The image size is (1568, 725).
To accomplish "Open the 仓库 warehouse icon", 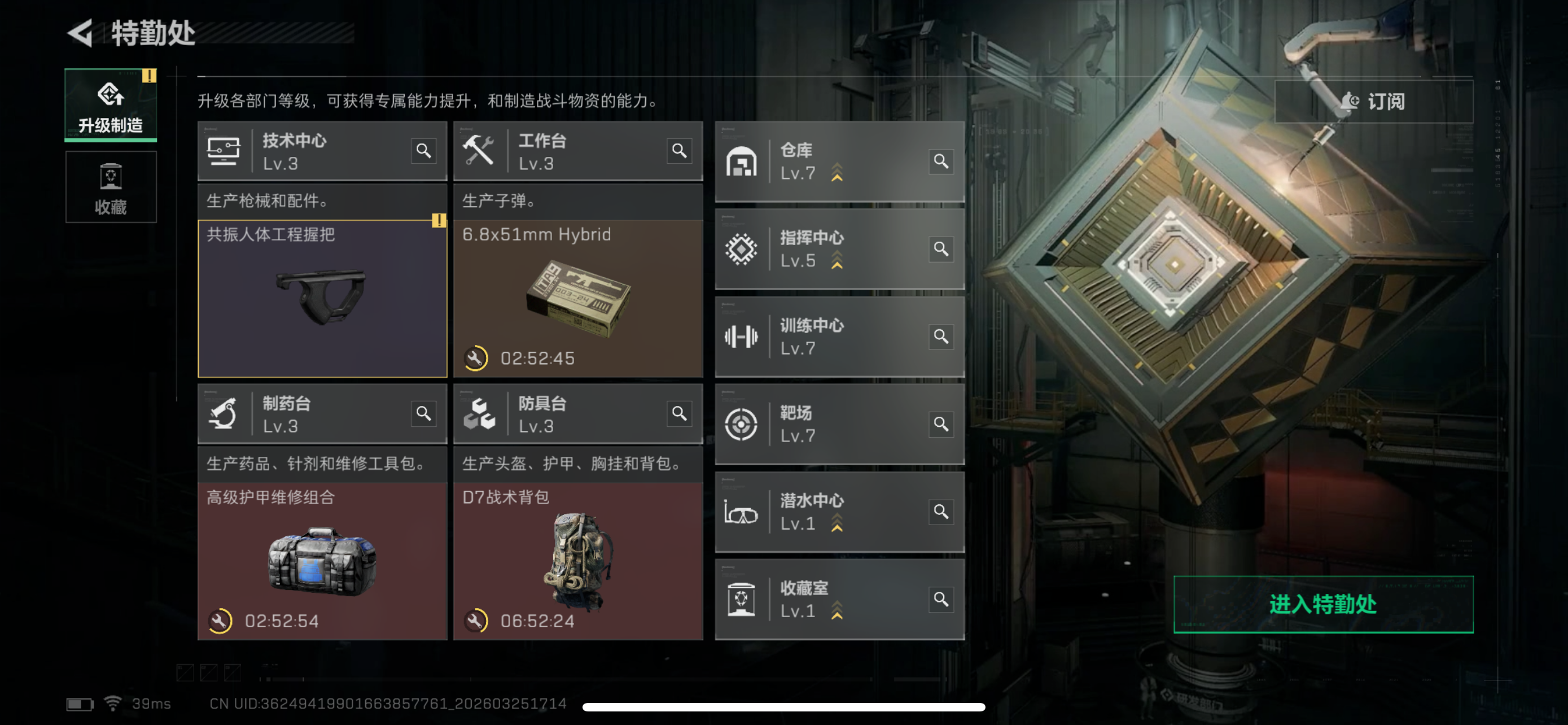I will pos(742,160).
